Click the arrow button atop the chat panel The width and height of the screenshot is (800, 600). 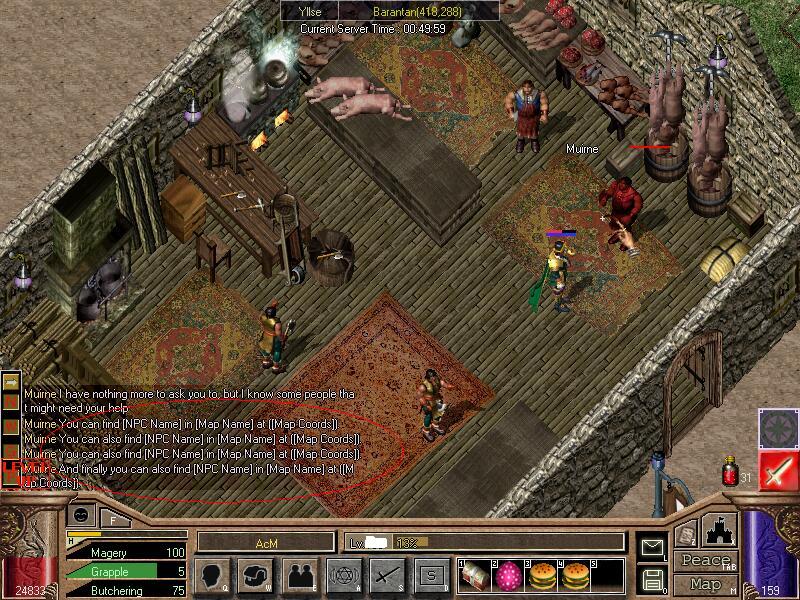[12, 381]
